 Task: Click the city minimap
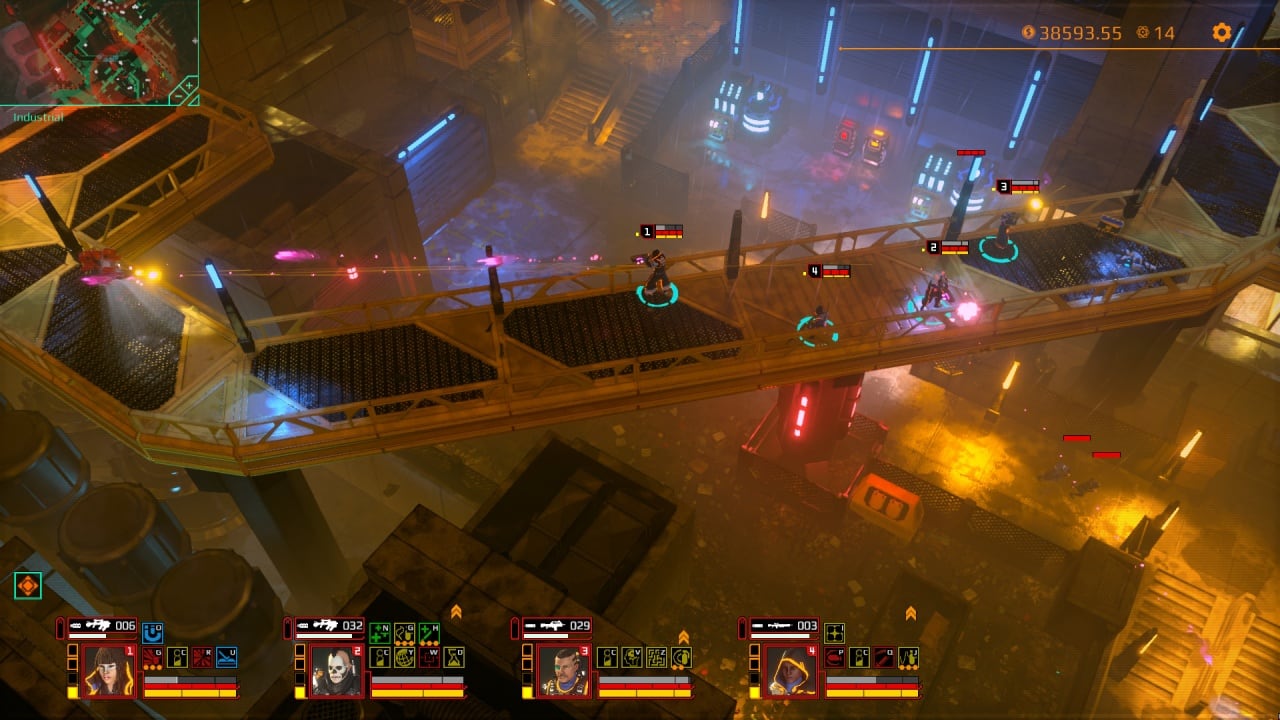90,50
